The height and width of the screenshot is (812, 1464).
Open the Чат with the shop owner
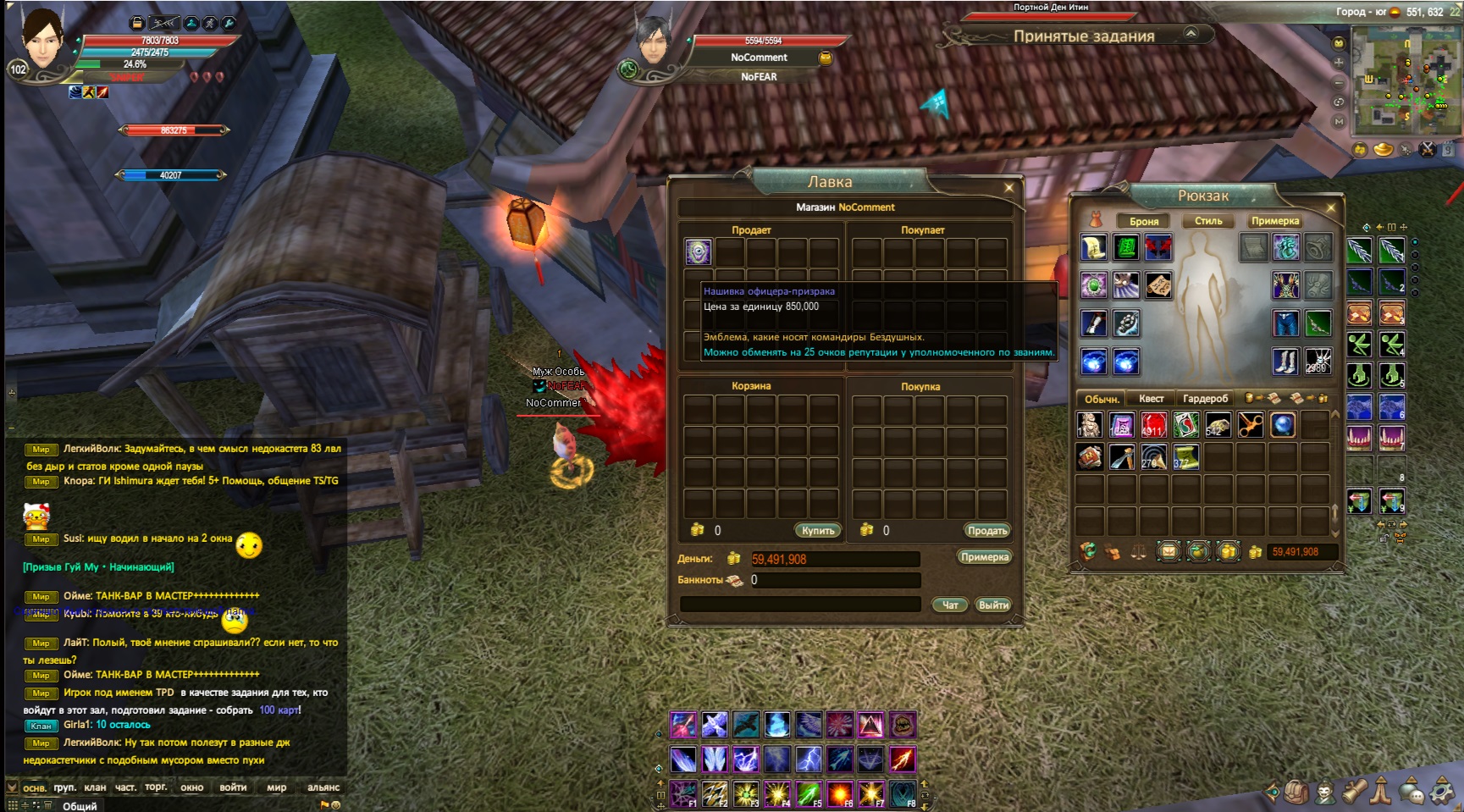click(x=950, y=605)
